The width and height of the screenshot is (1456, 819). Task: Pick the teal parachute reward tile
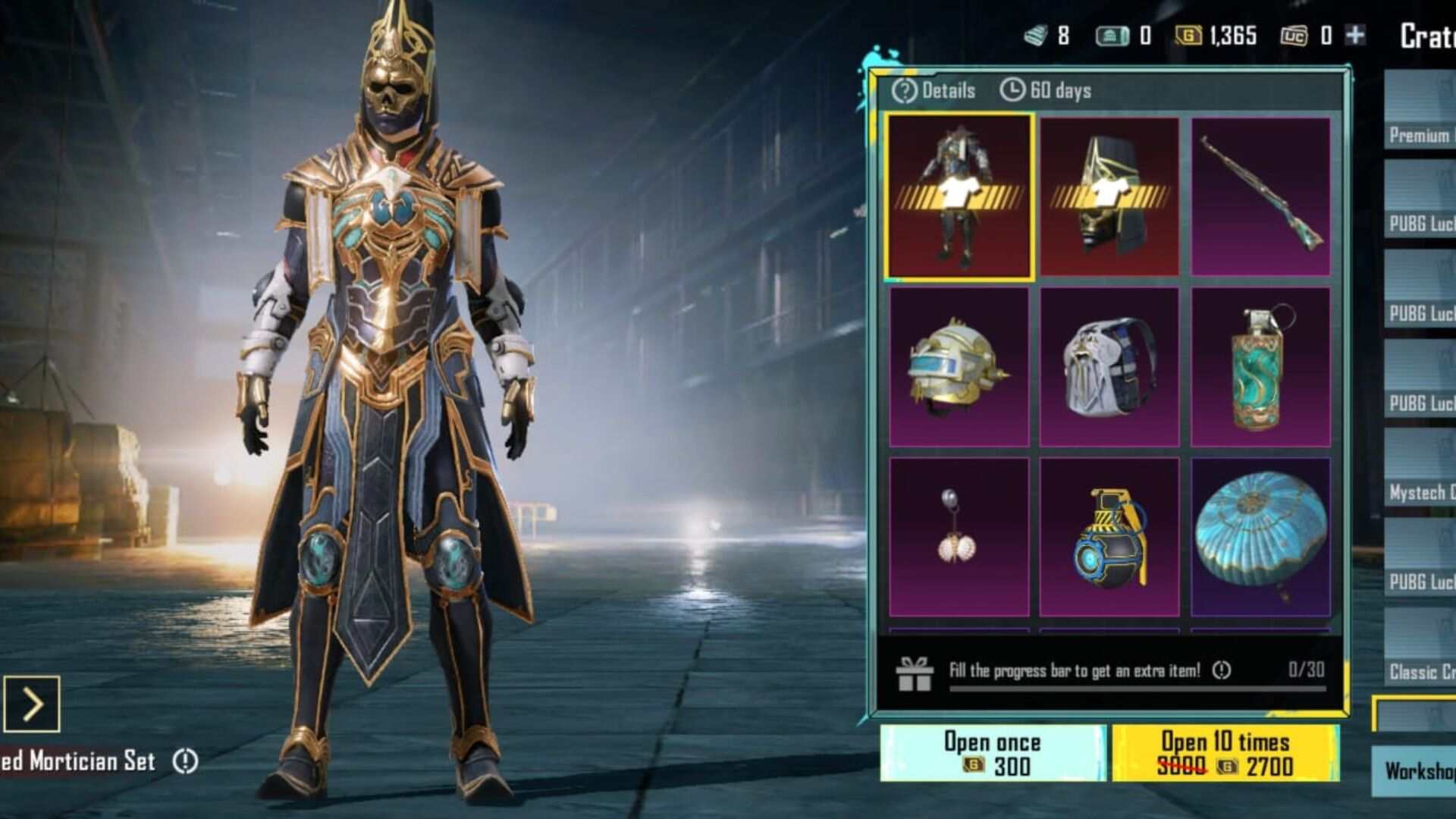[1260, 537]
